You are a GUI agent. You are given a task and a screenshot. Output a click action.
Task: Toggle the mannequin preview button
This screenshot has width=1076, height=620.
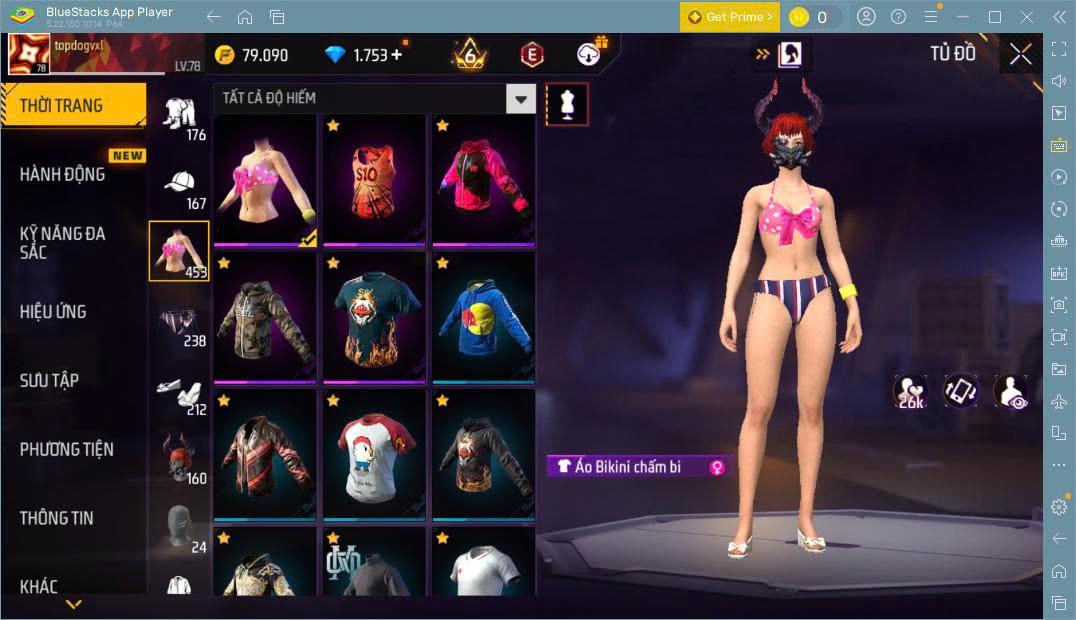click(567, 104)
